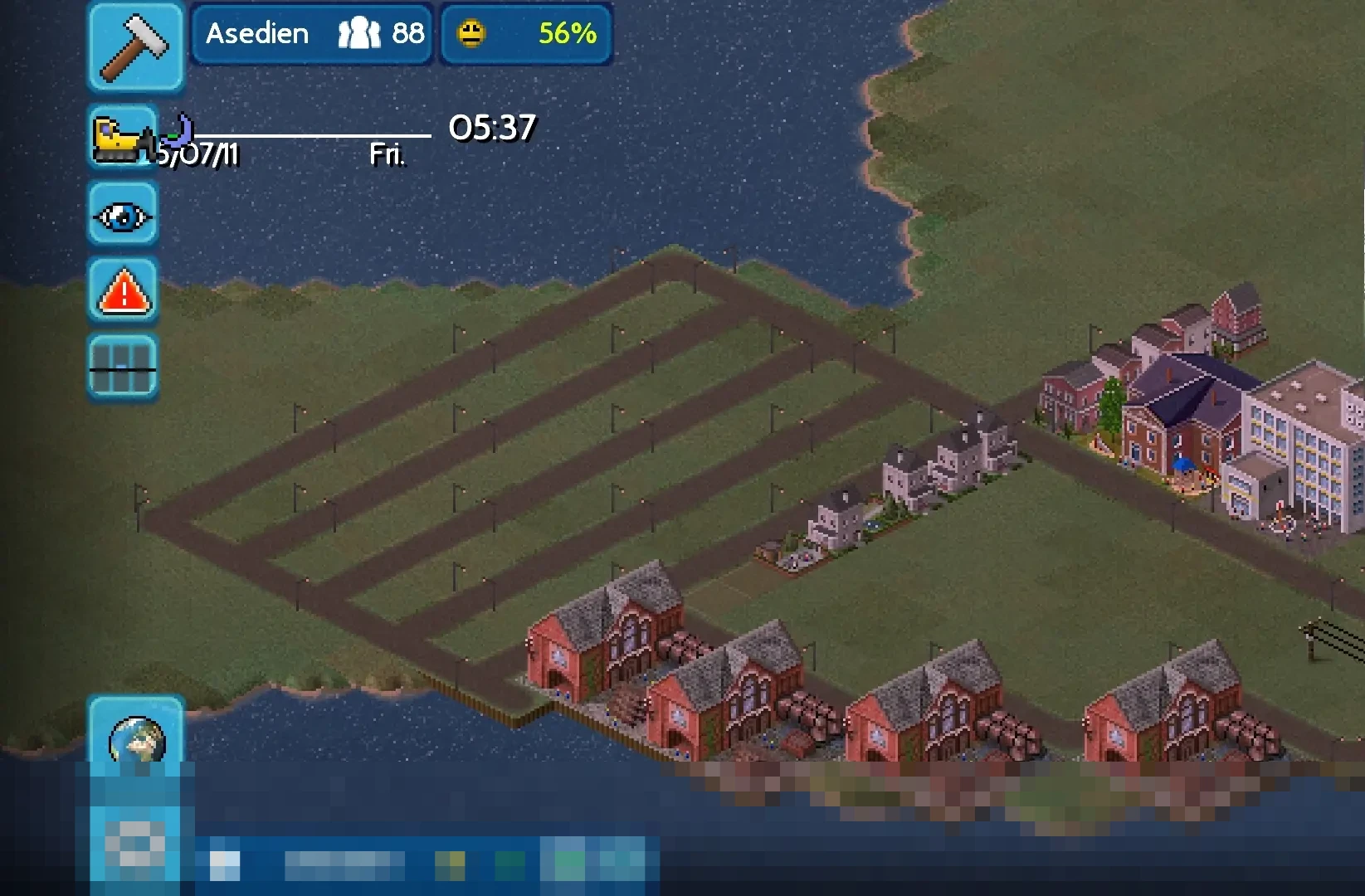Click the smiley happiness icon
Viewport: 1365px width, 896px height.
click(473, 33)
